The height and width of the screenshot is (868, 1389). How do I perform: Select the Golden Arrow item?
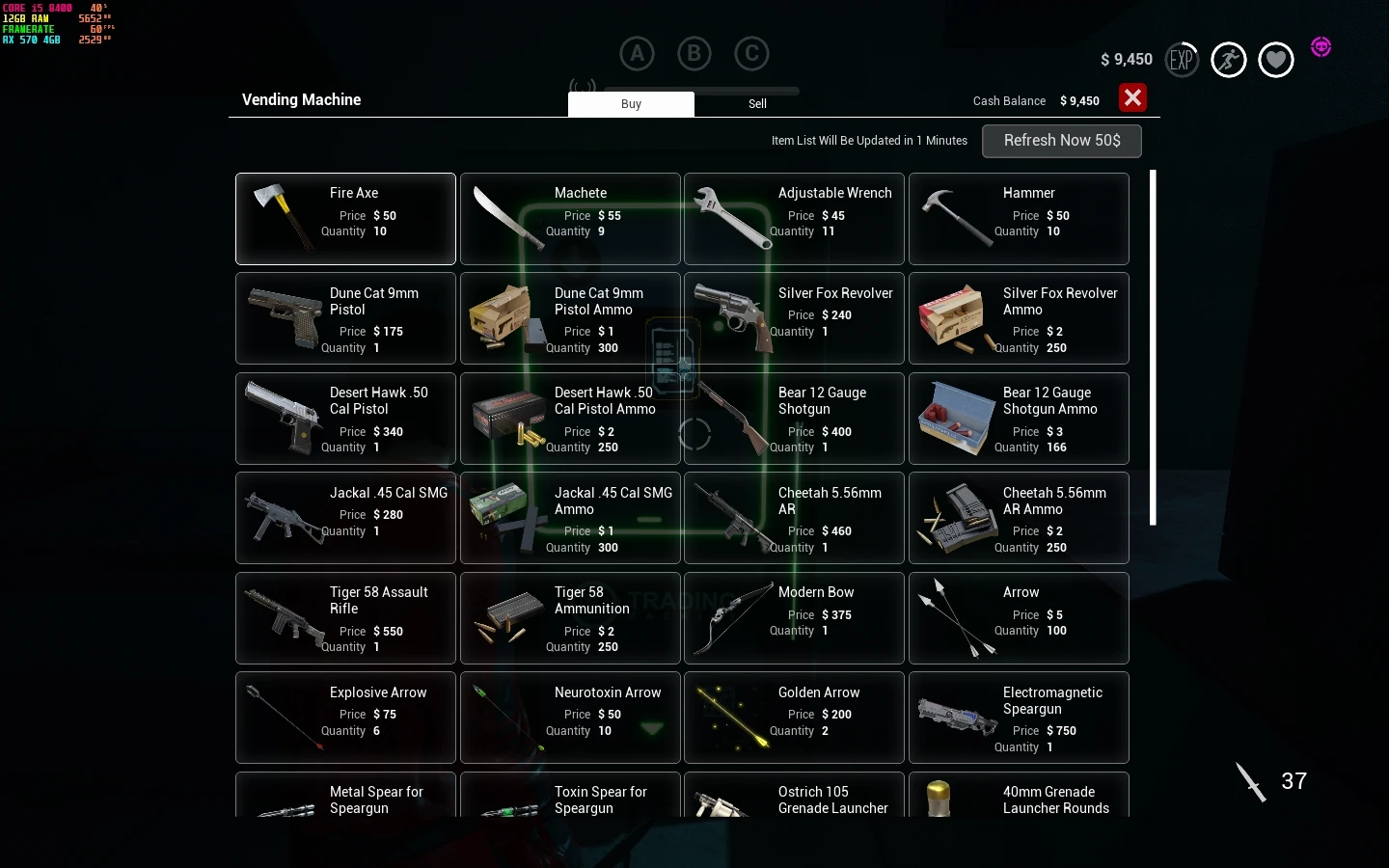pos(794,718)
